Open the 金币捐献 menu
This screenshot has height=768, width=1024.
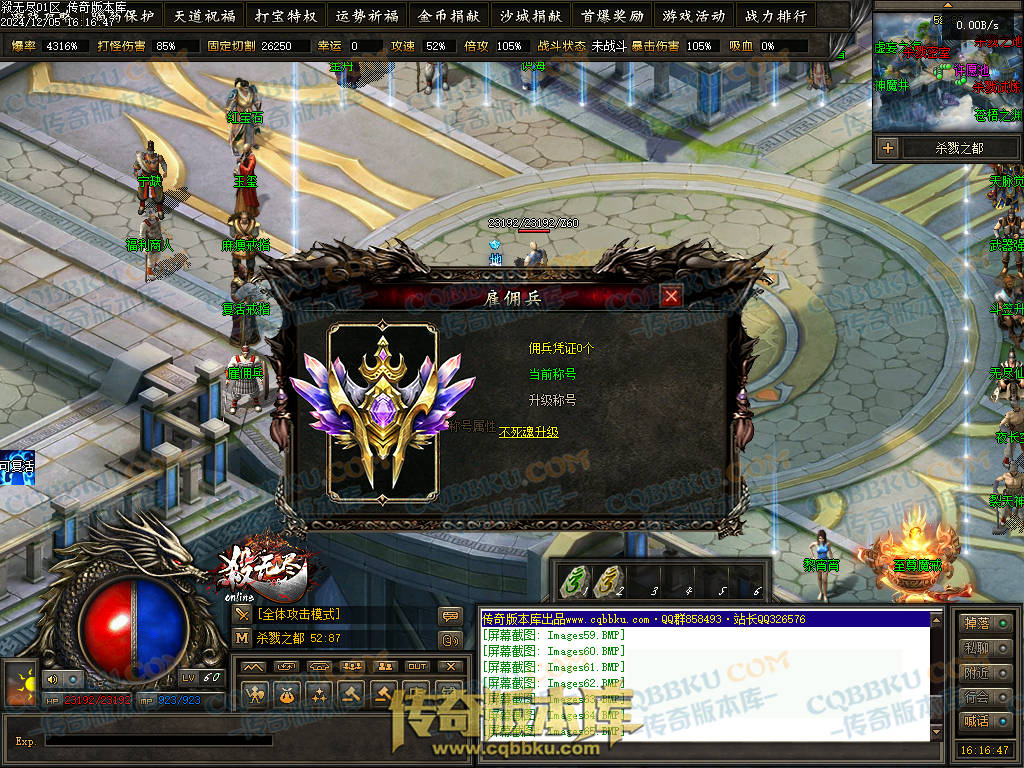click(449, 16)
